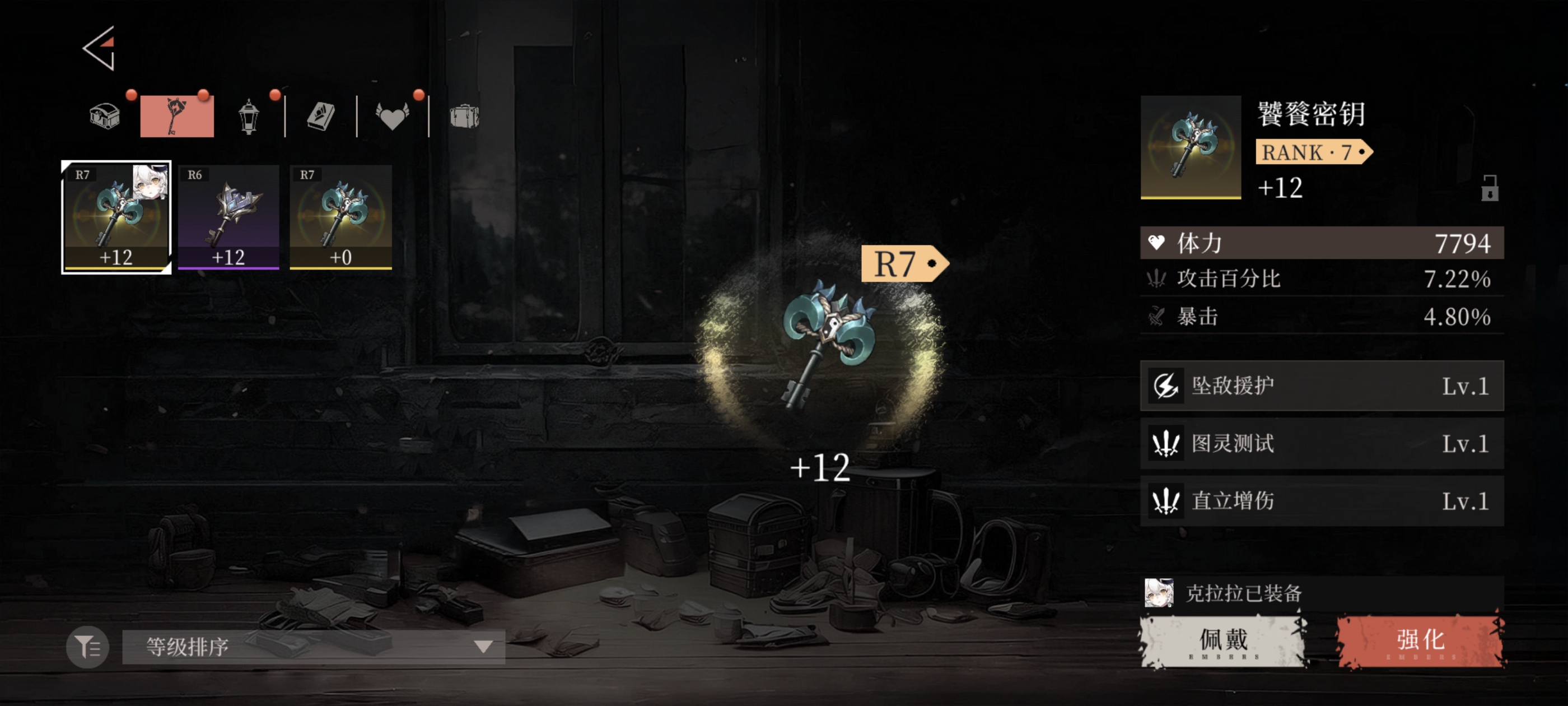Viewport: 1568px width, 706px height.
Task: Open the book equipment tab
Action: [321, 116]
